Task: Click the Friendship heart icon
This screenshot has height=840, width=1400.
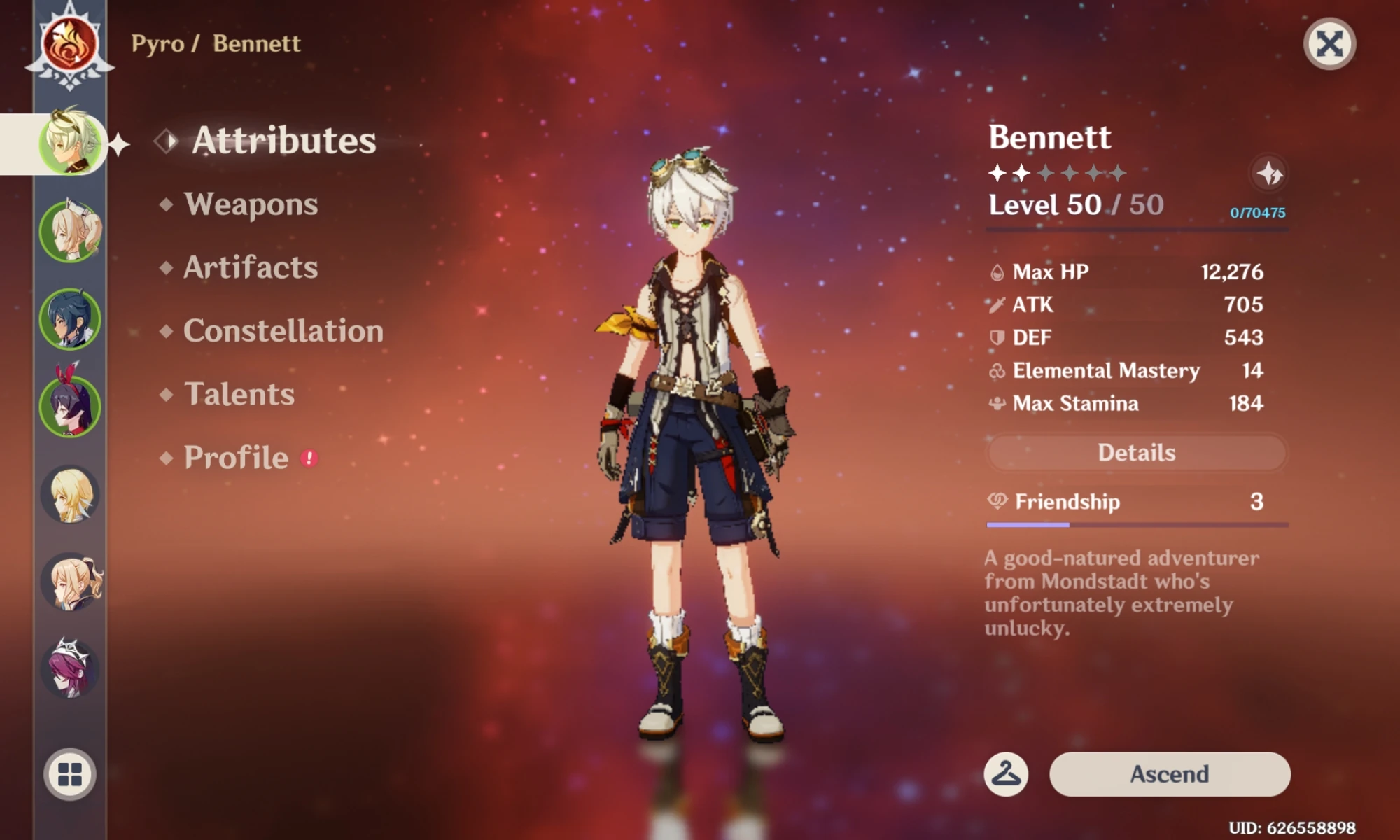Action: point(997,502)
